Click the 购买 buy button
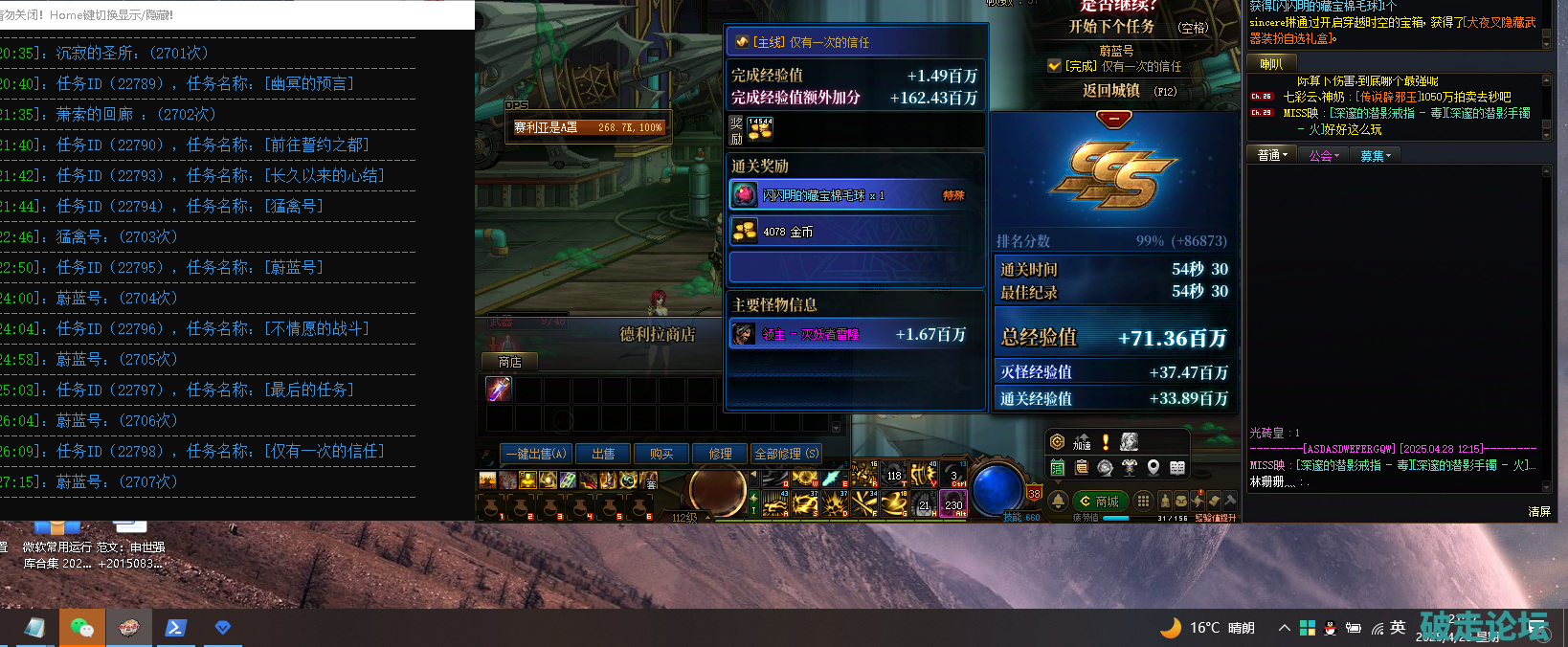Screen dimensions: 1568x647 click(661, 454)
